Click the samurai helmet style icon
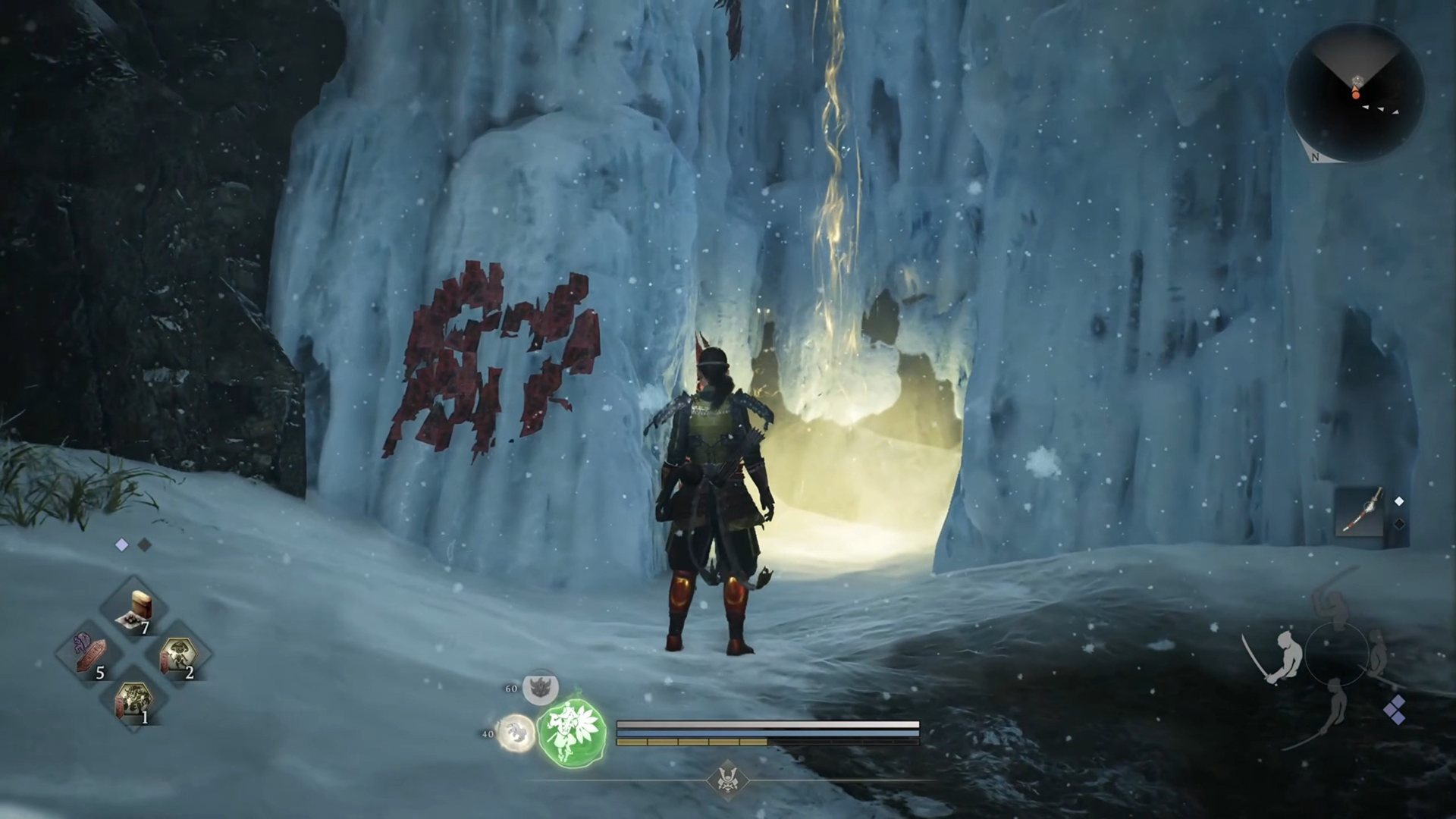The image size is (1456, 819). (x=728, y=780)
